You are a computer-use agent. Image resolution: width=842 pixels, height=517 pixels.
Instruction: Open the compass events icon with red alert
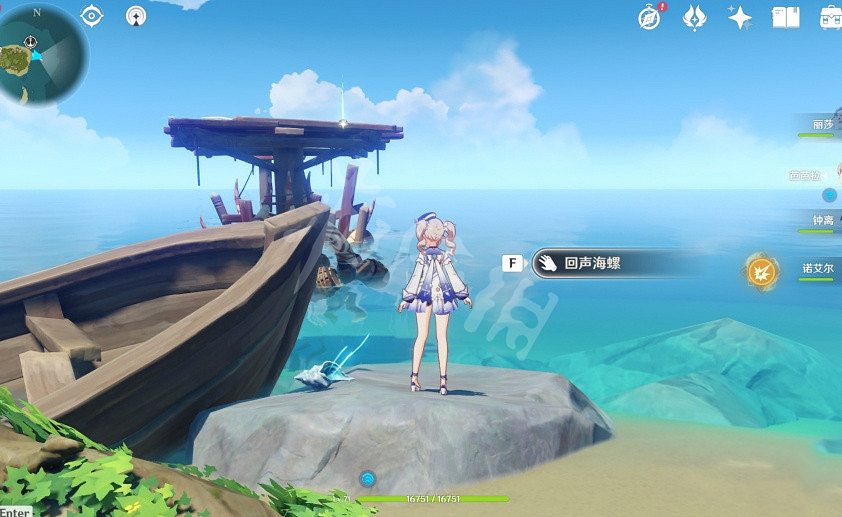(x=650, y=17)
